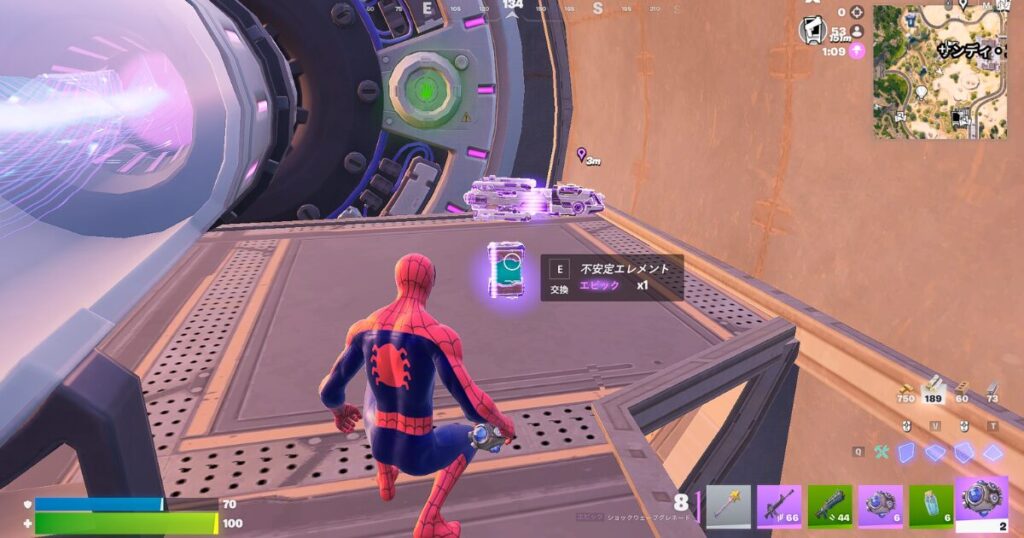Switch to the green shotgun slot
Image resolution: width=1024 pixels, height=538 pixels.
tap(830, 506)
